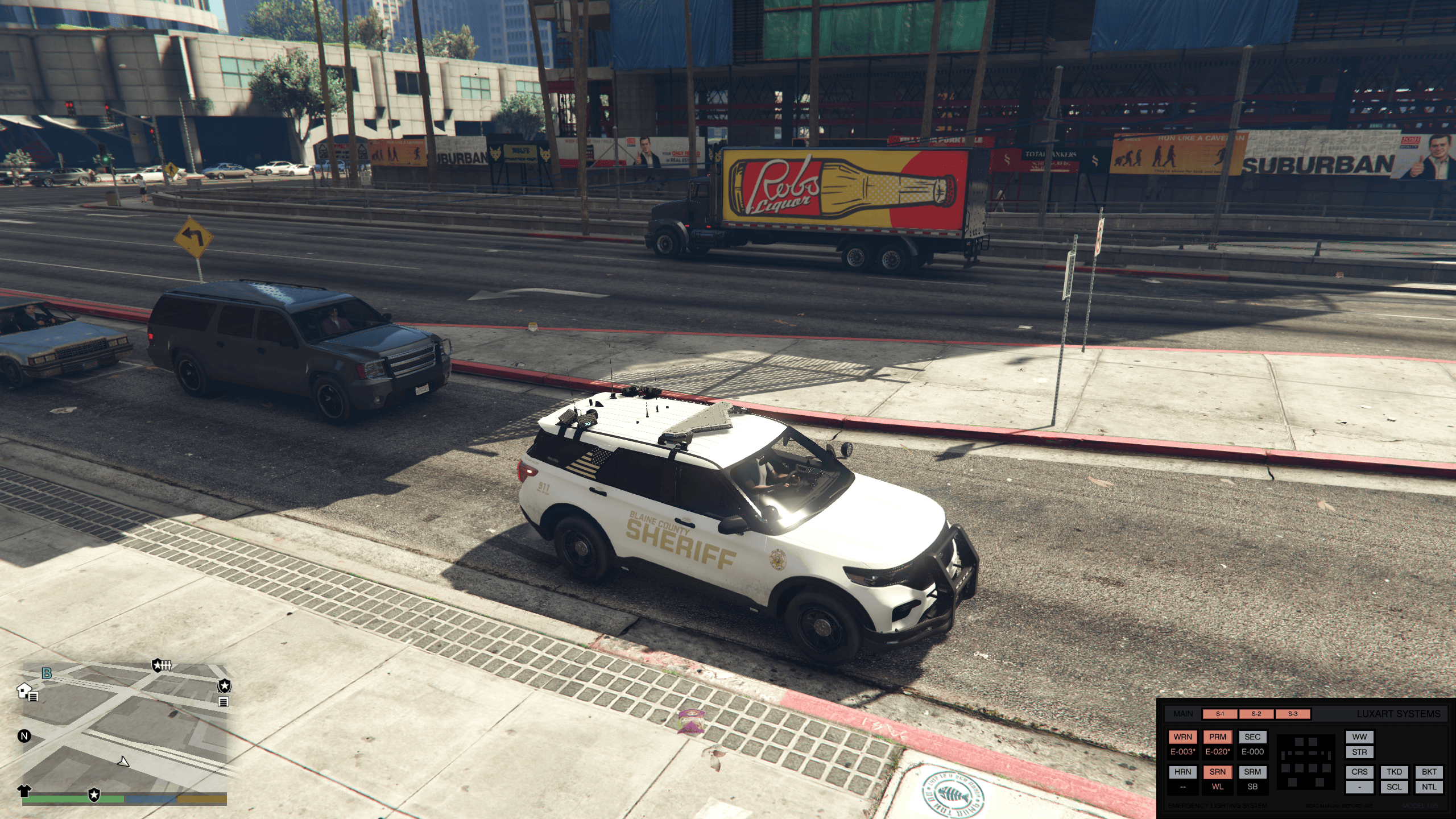Toggle the SRN siren button
Image resolution: width=1456 pixels, height=819 pixels.
(1217, 772)
